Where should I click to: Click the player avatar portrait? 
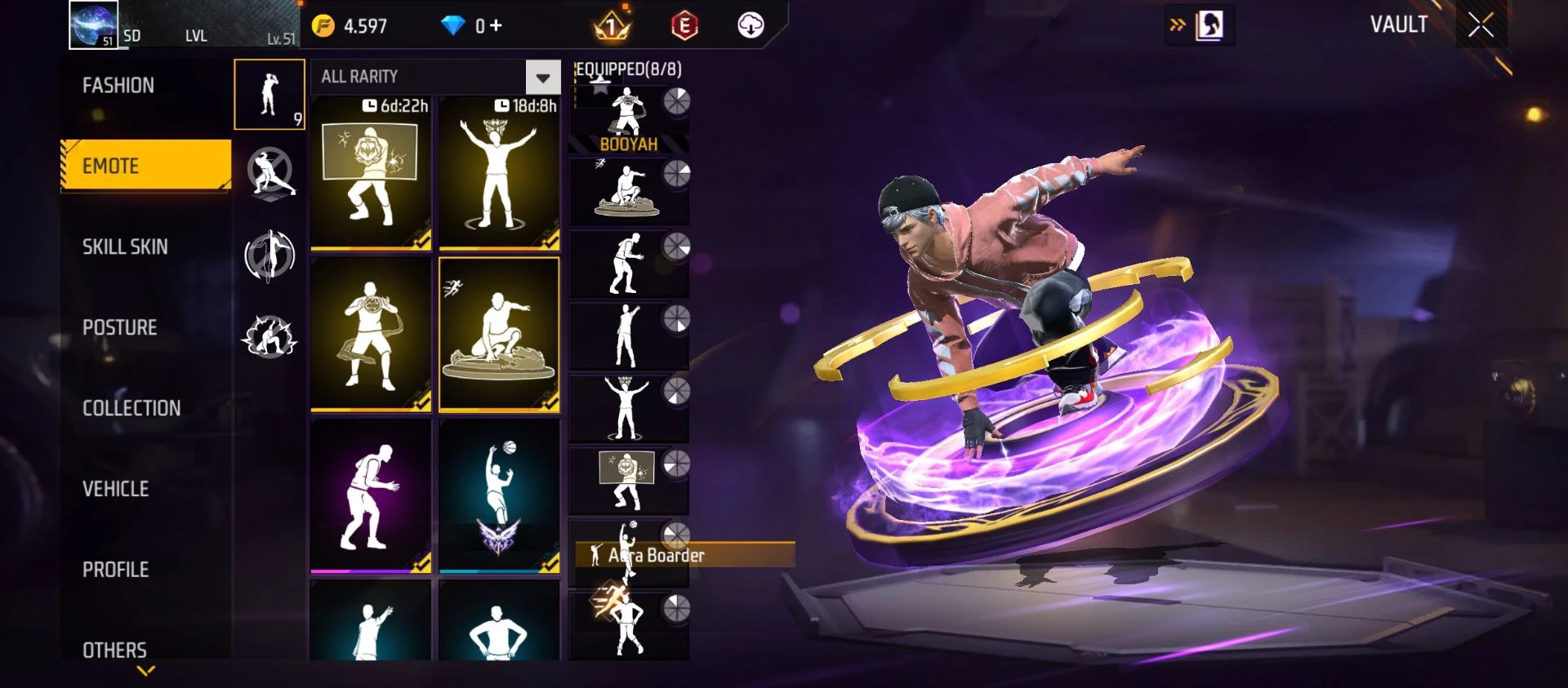tap(93, 24)
